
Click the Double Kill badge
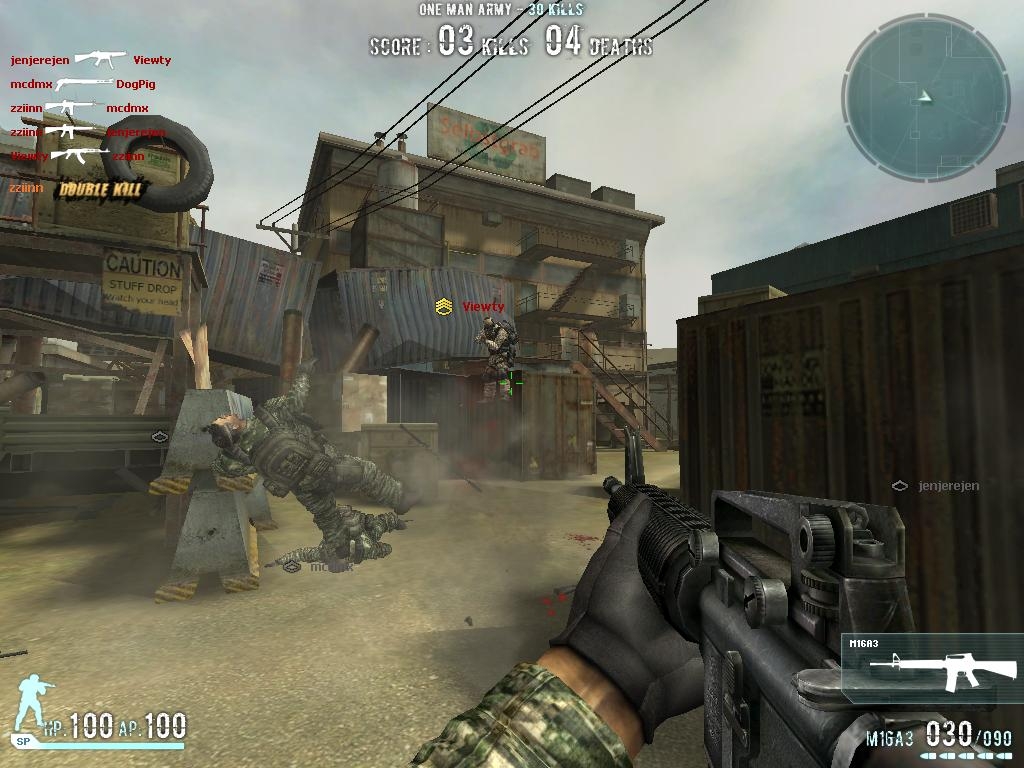101,188
